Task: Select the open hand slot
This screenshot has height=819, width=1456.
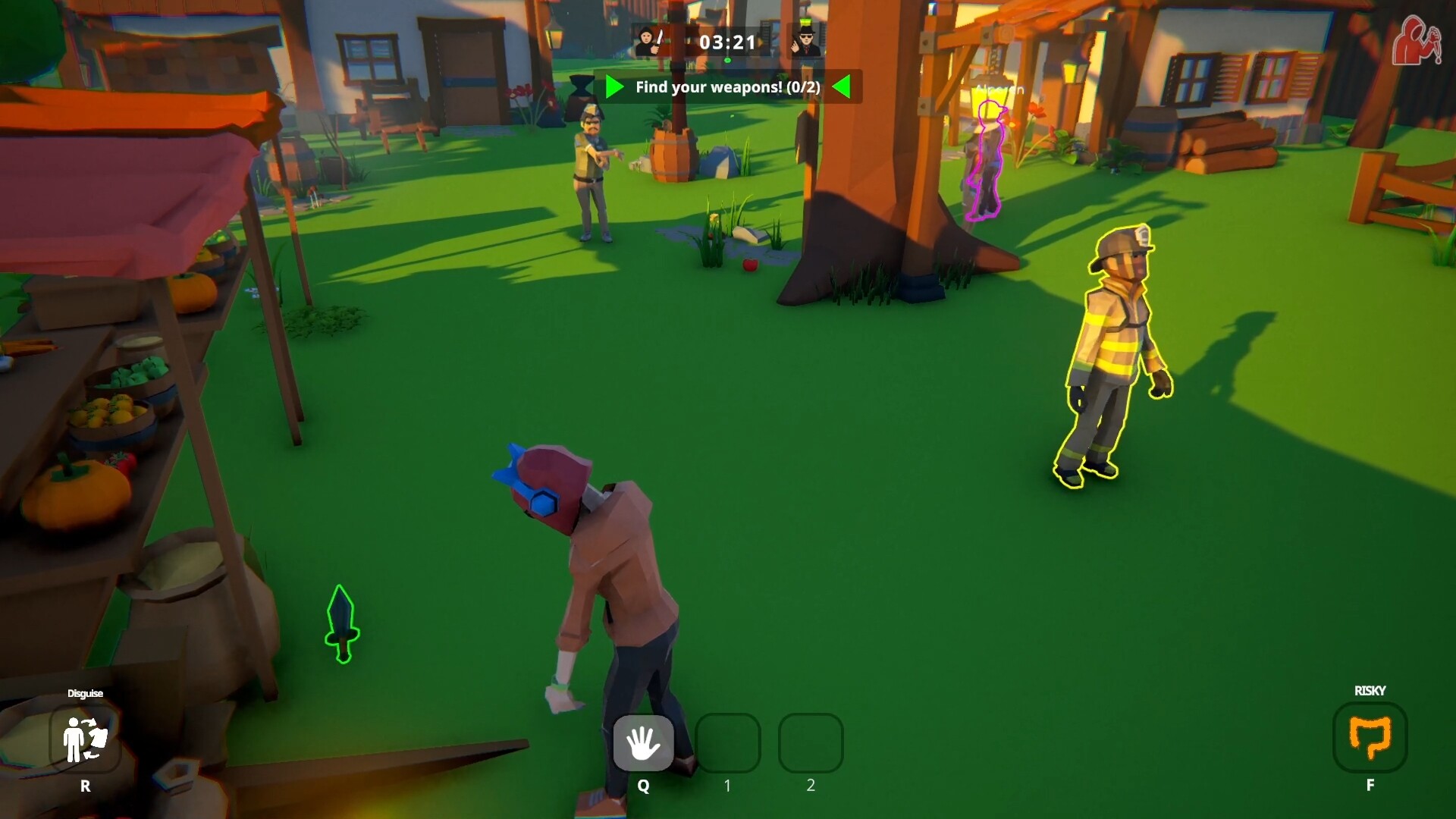Action: click(x=643, y=743)
